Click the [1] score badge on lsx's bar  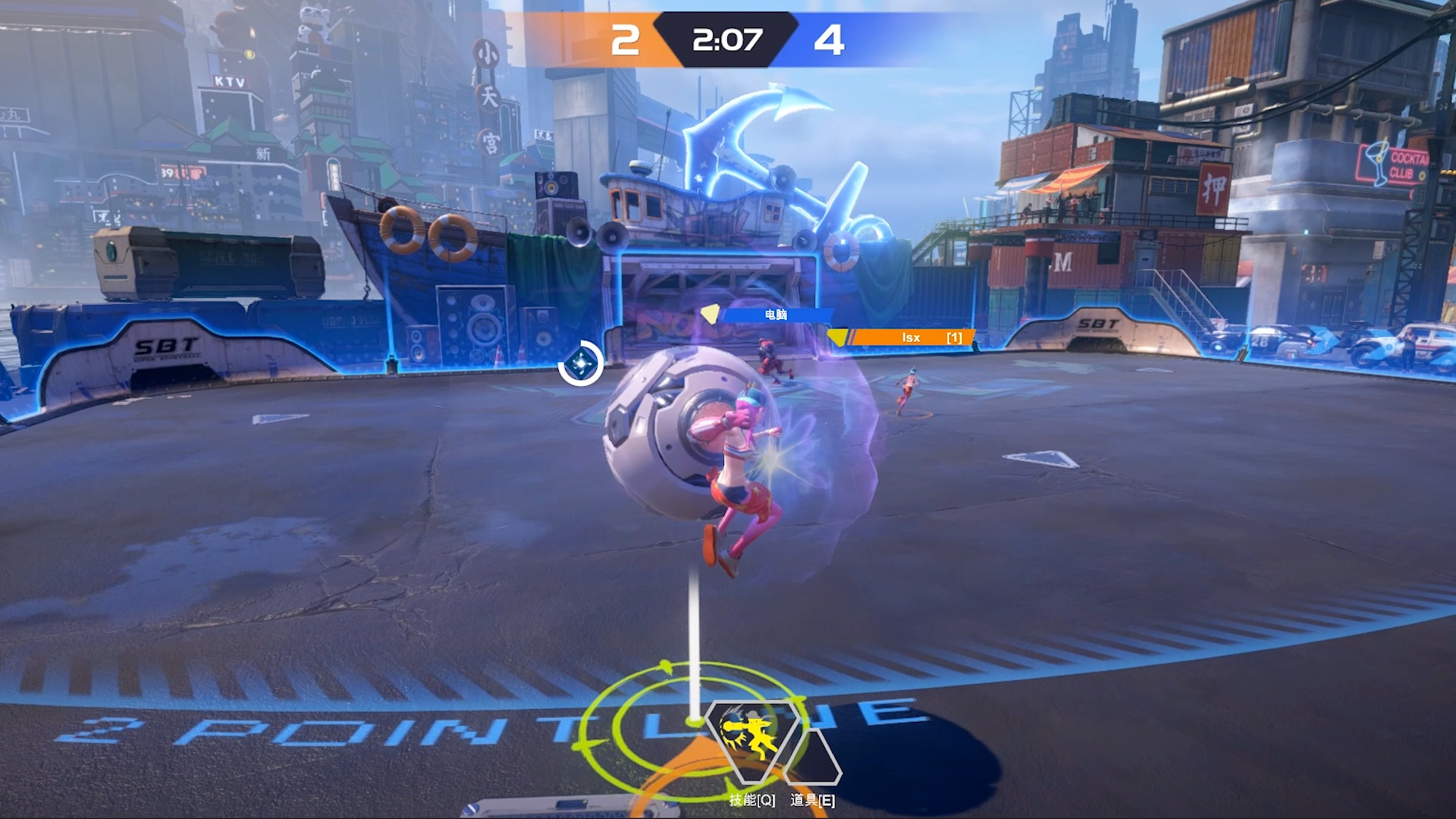[952, 338]
